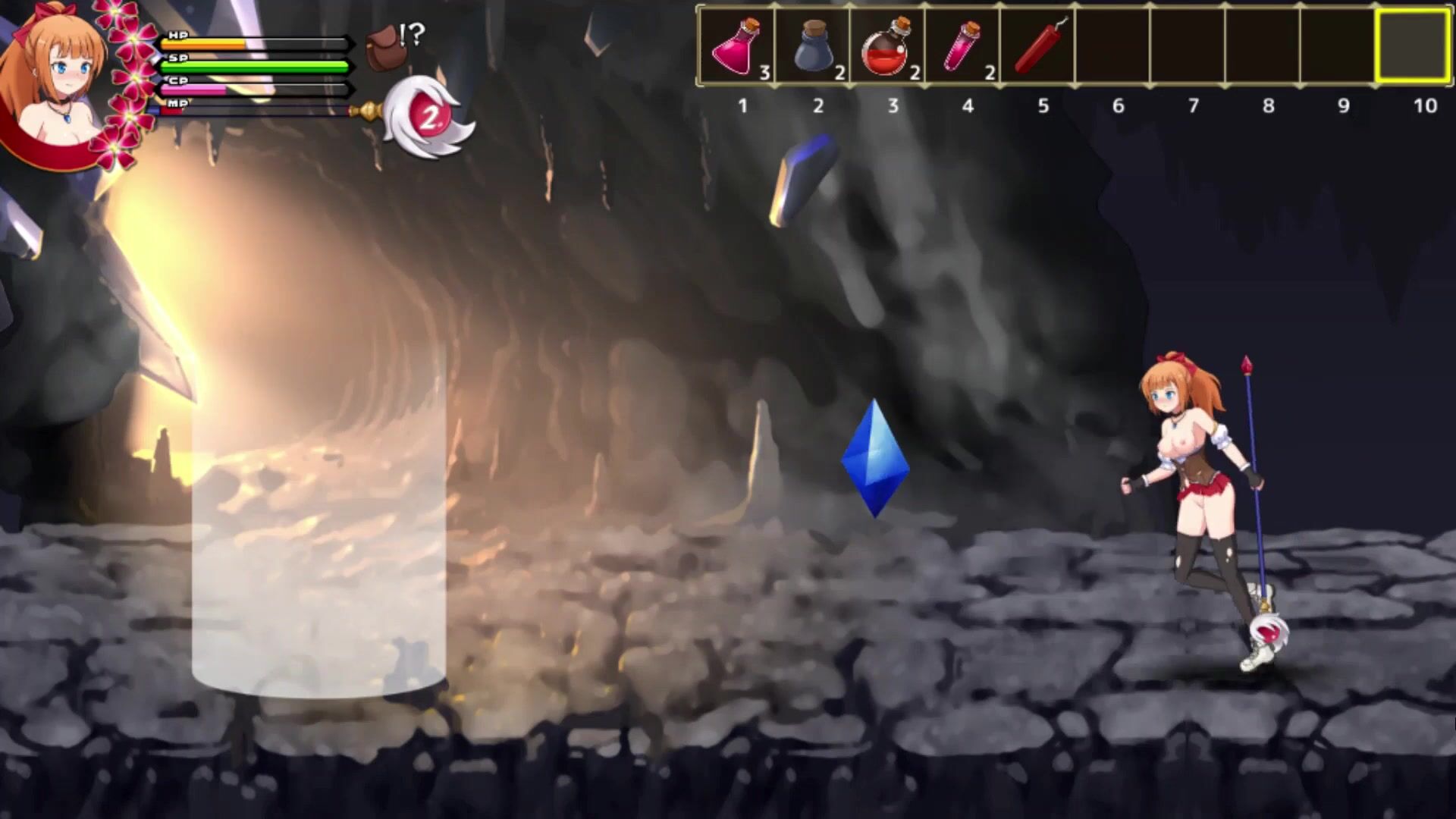
Task: Click the yellow-highlighted hotbar slot 10
Action: coord(1413,45)
